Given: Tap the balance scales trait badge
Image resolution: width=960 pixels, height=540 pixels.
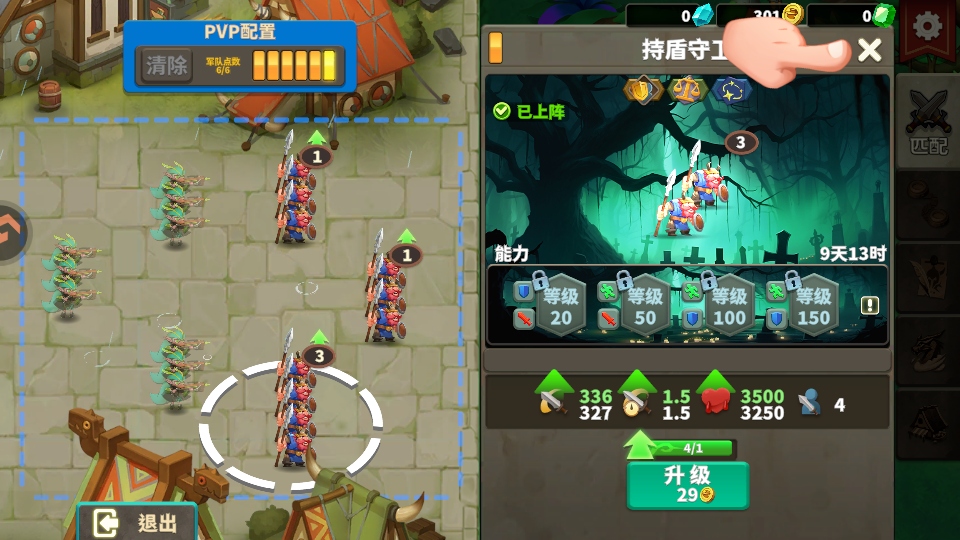Looking at the screenshot, I should [x=687, y=90].
